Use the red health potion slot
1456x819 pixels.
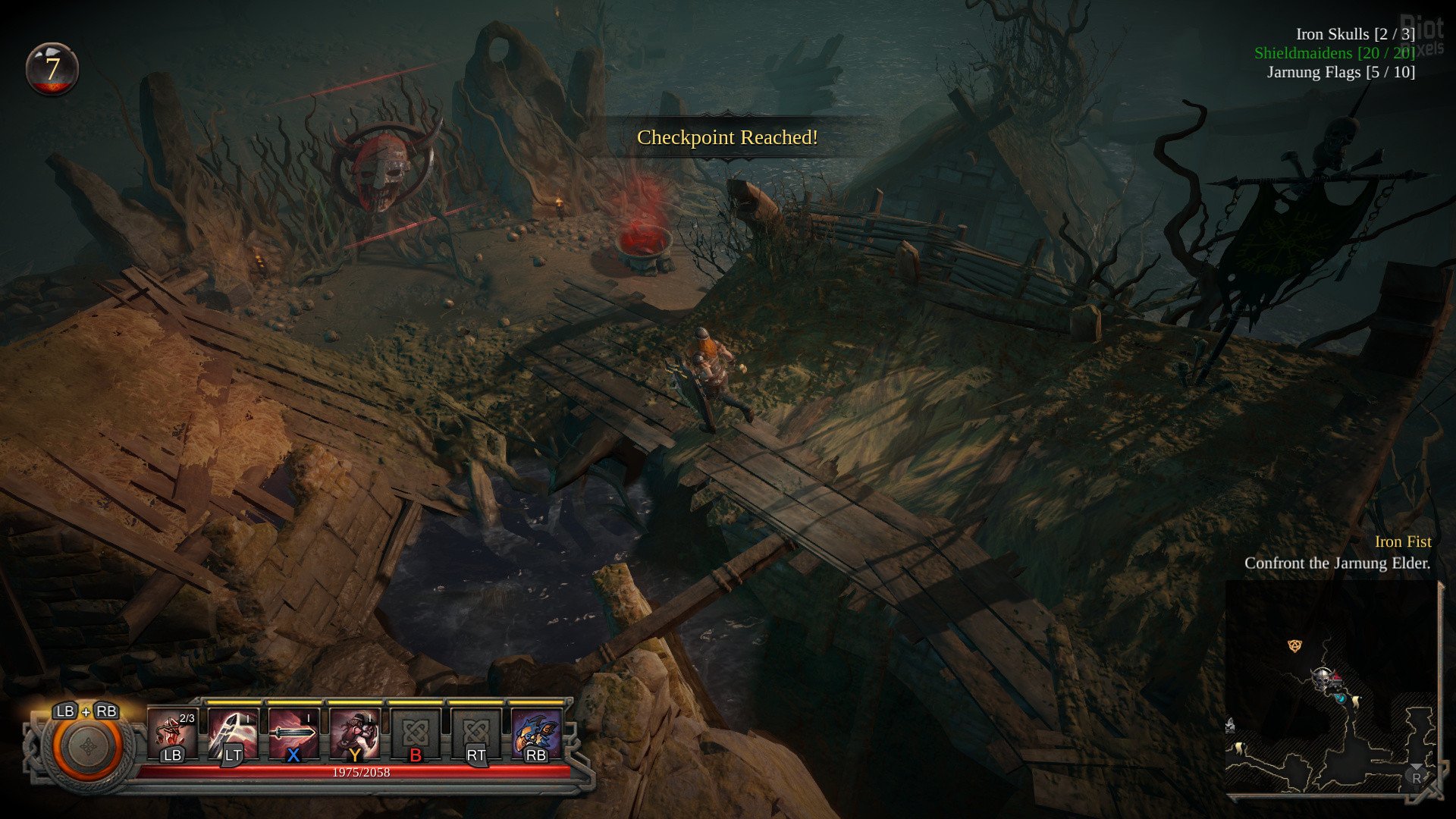pos(172,733)
